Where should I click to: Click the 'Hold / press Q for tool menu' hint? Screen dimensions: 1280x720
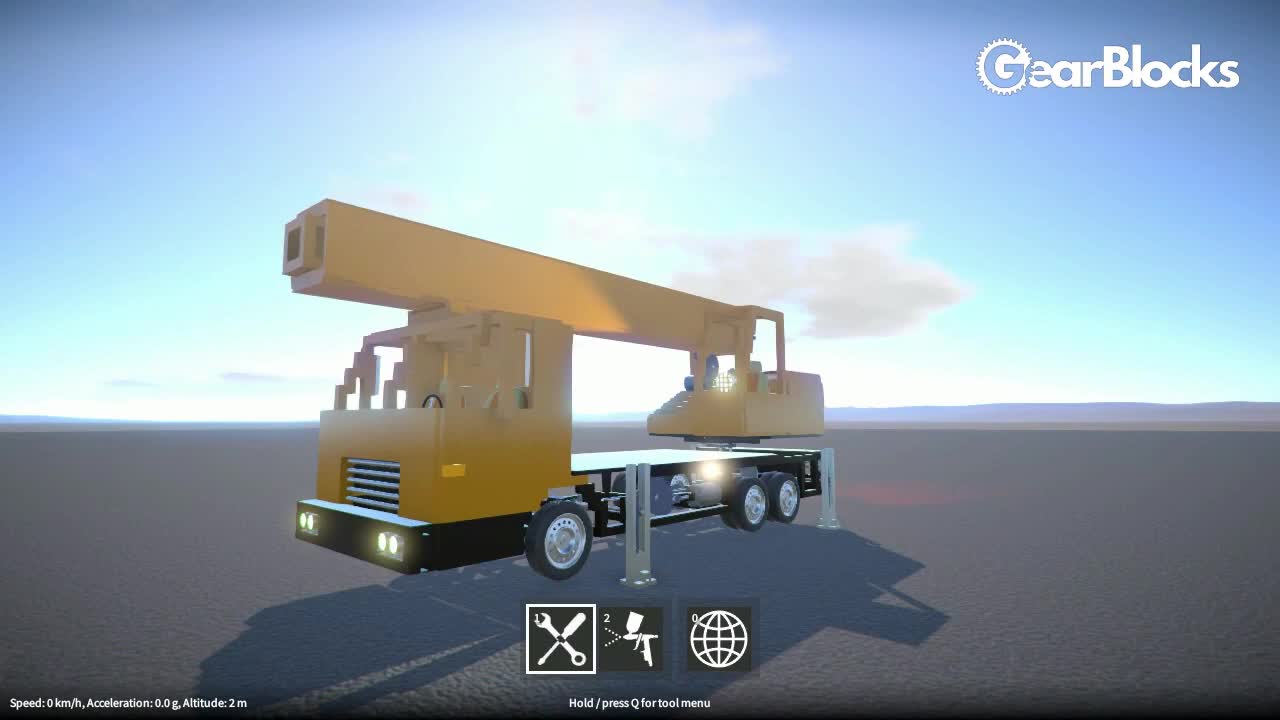[640, 703]
